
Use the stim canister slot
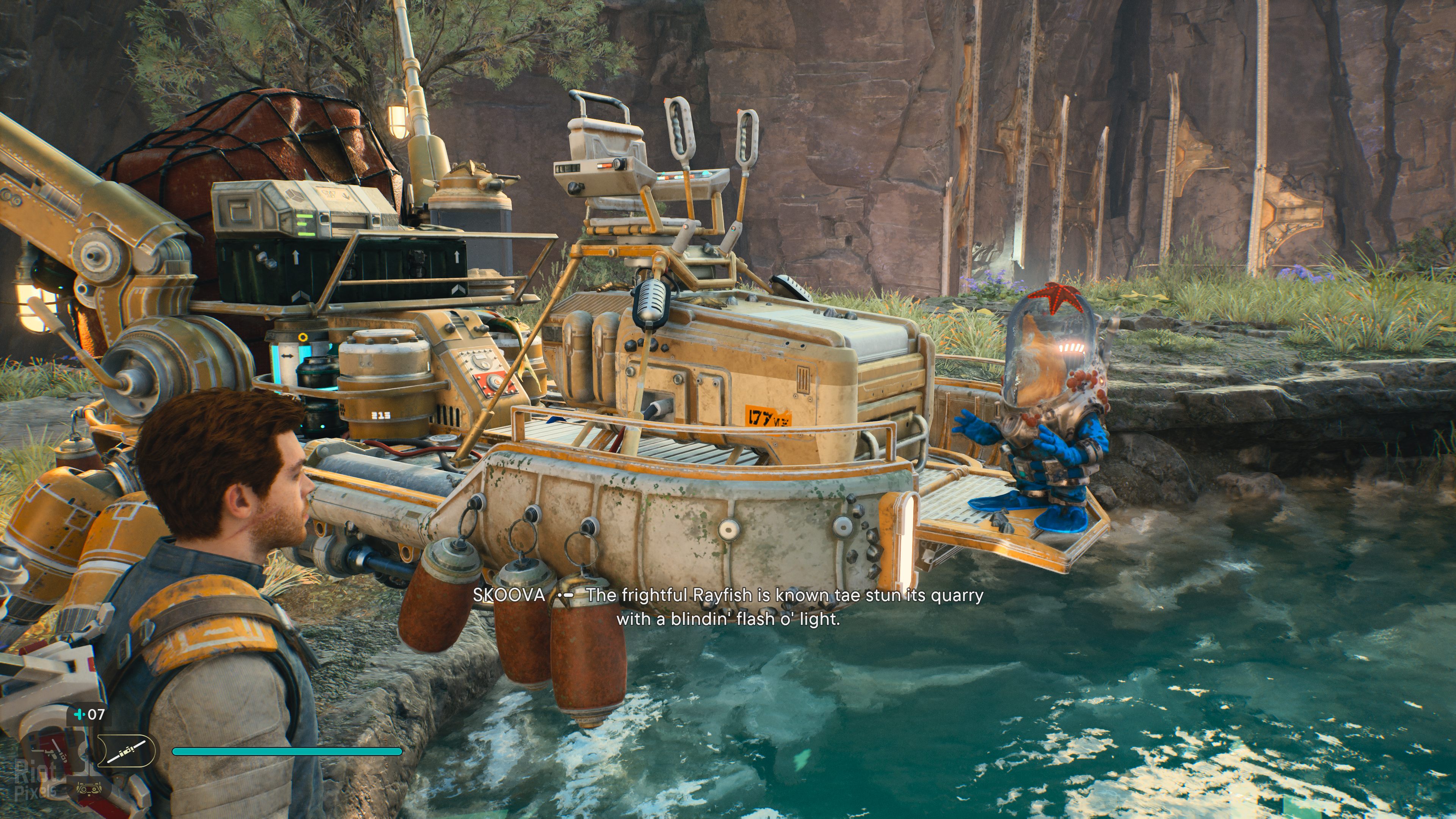[x=89, y=714]
